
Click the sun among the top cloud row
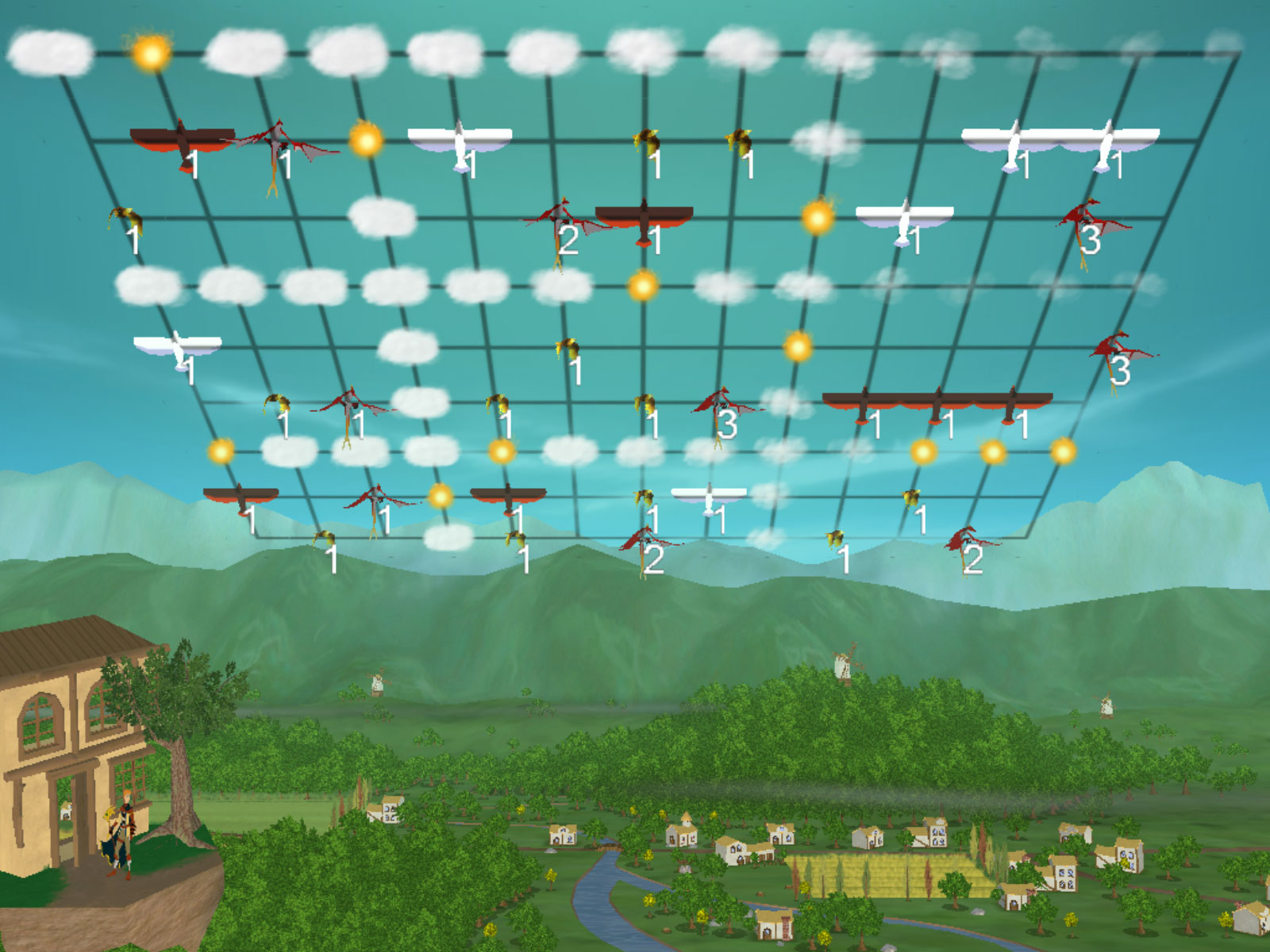click(150, 52)
